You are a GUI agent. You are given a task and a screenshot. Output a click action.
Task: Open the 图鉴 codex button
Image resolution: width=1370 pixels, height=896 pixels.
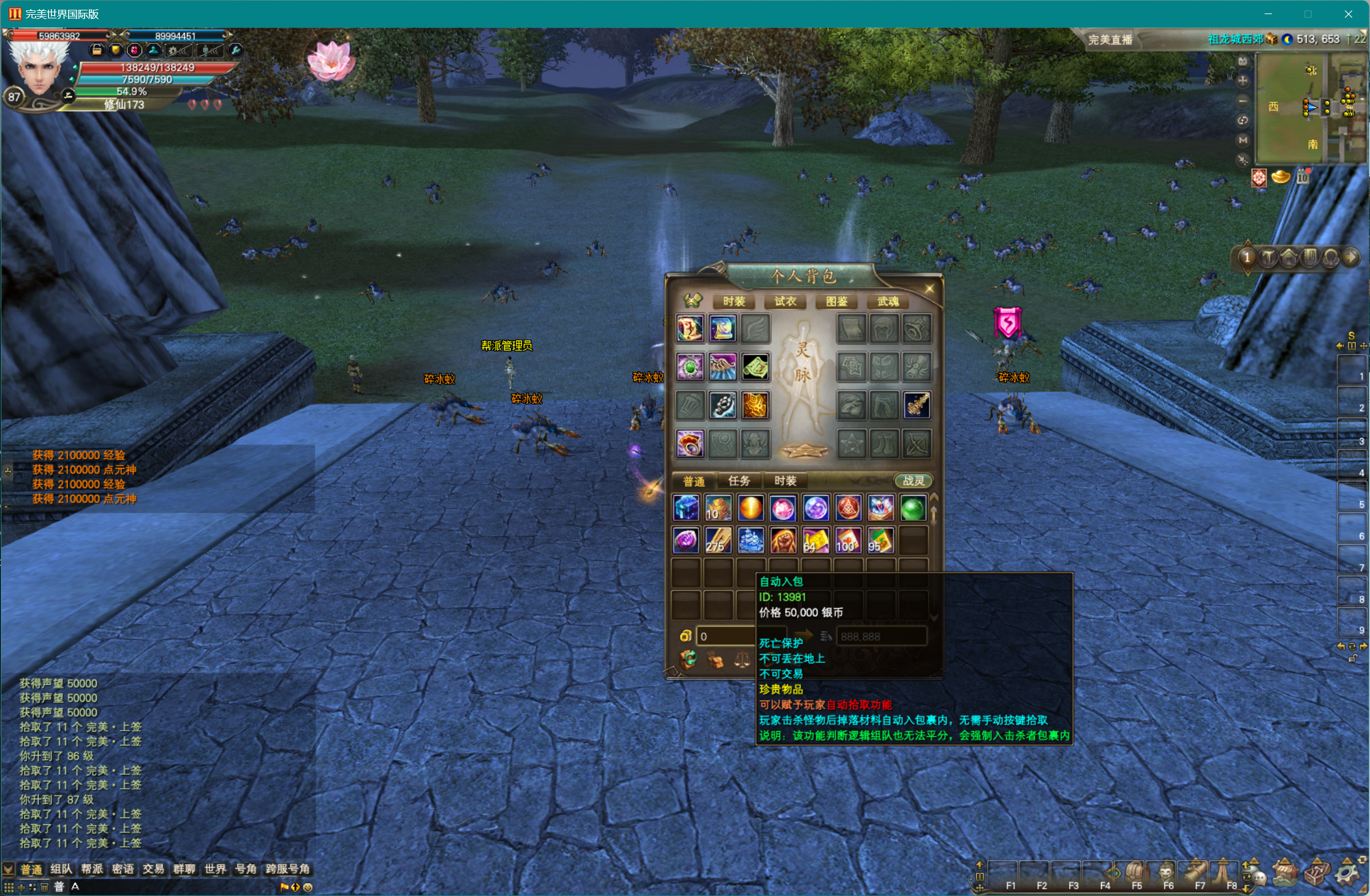pyautogui.click(x=836, y=301)
